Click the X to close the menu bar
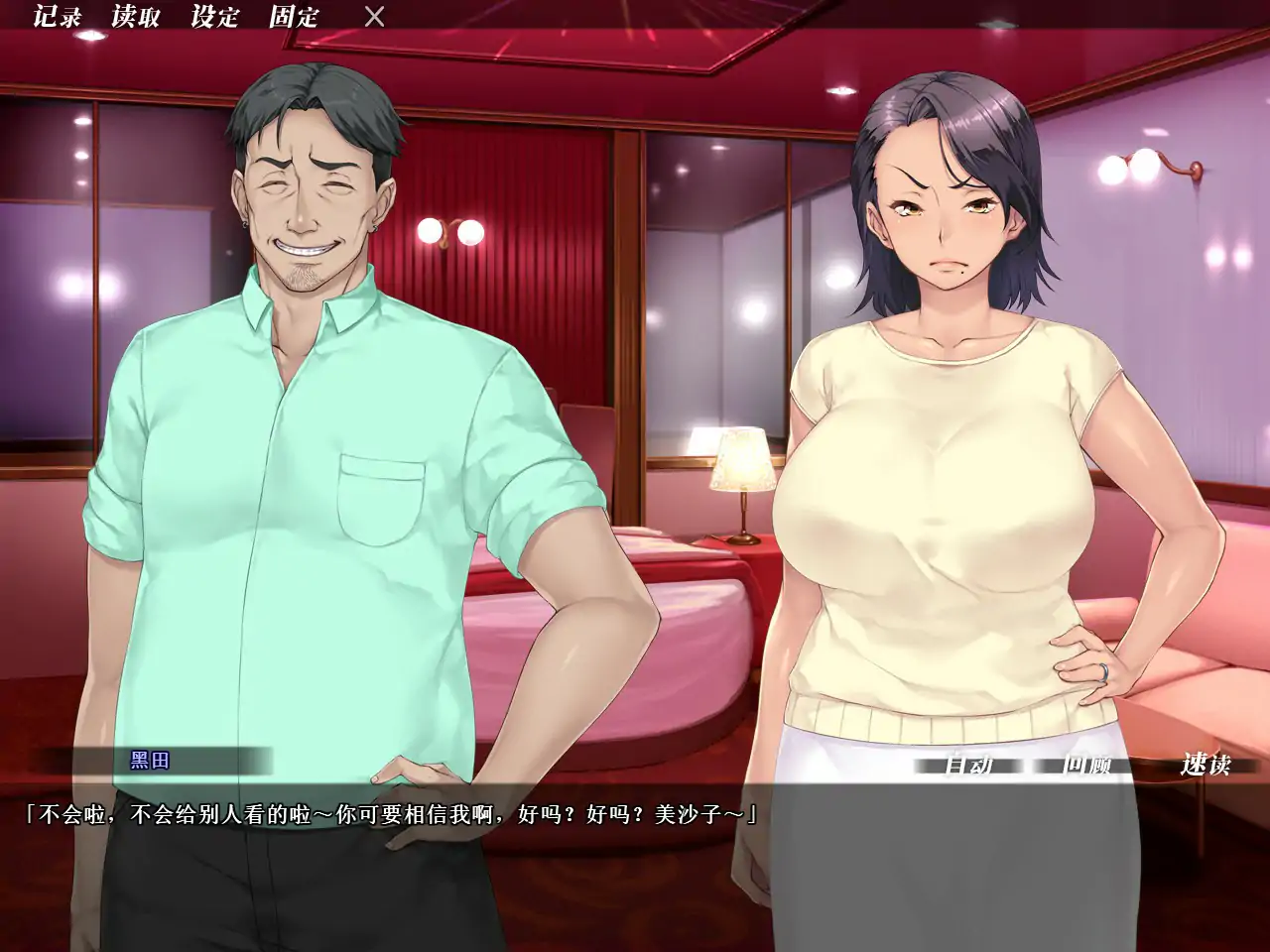This screenshot has width=1270, height=952. (x=372, y=16)
